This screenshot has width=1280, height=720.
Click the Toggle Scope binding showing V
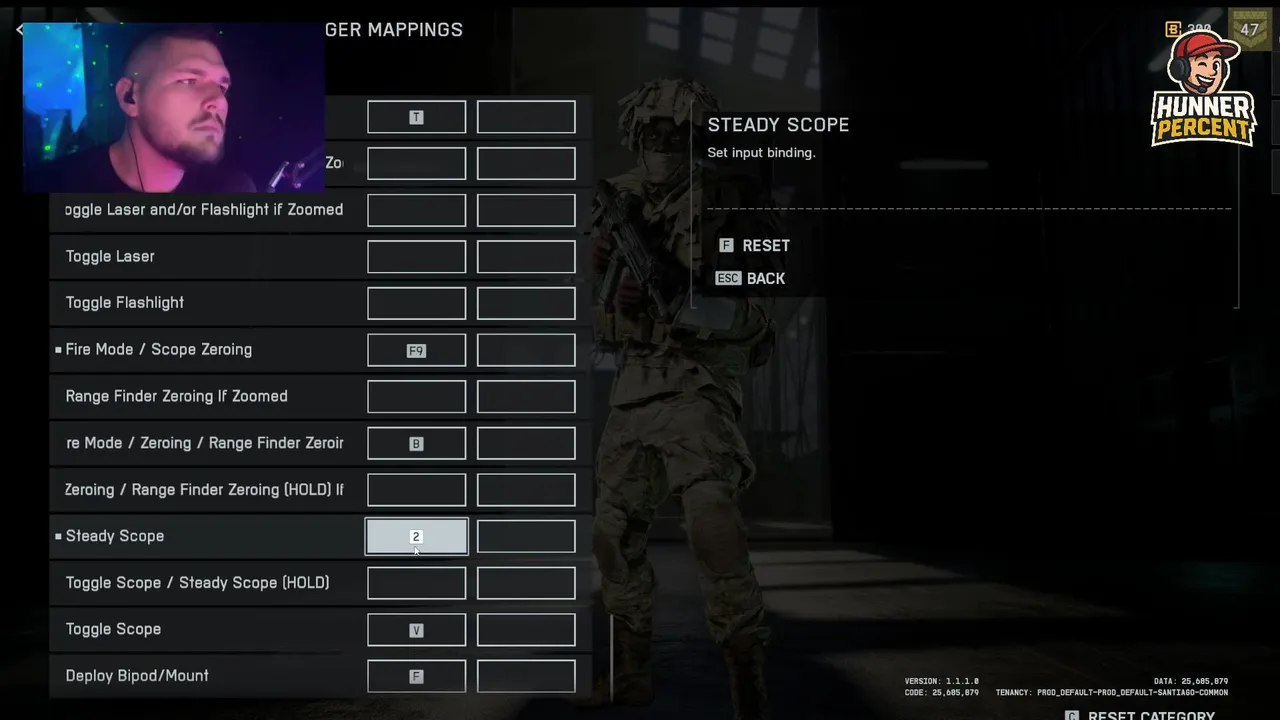(416, 630)
